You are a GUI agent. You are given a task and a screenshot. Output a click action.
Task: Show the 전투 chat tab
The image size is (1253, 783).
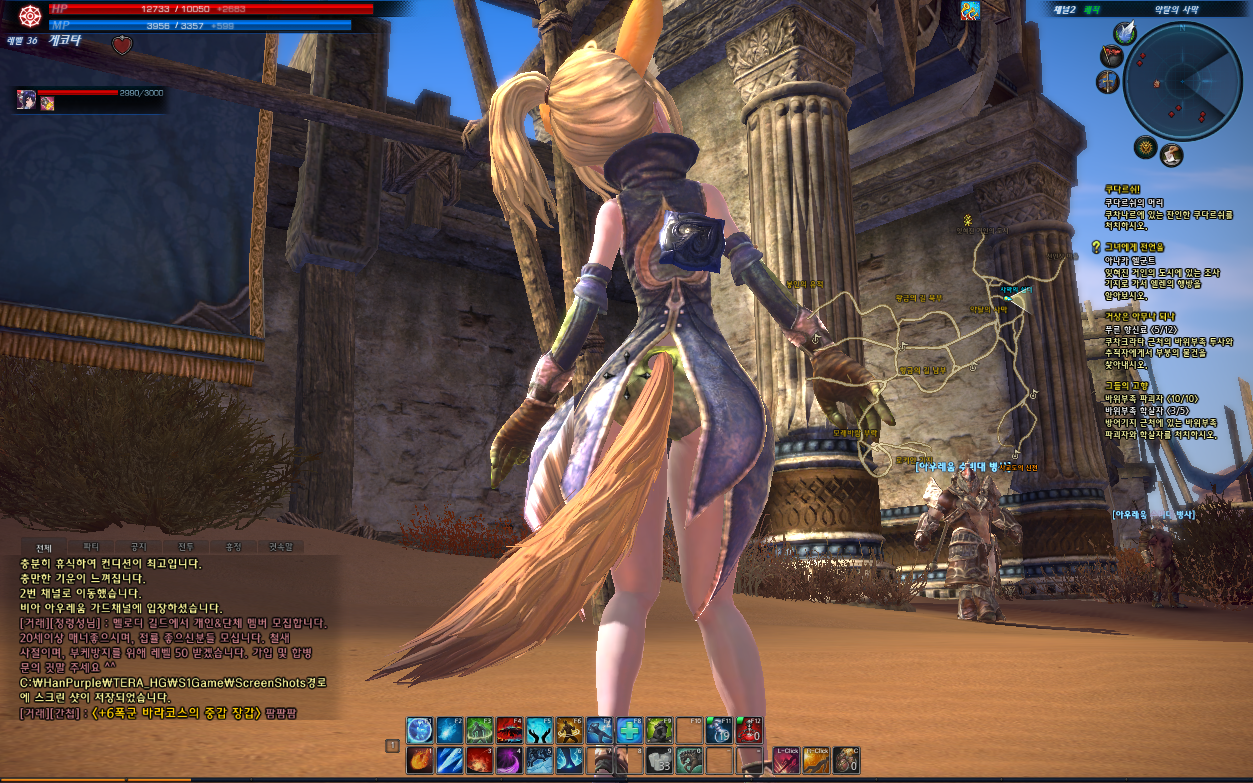point(186,547)
